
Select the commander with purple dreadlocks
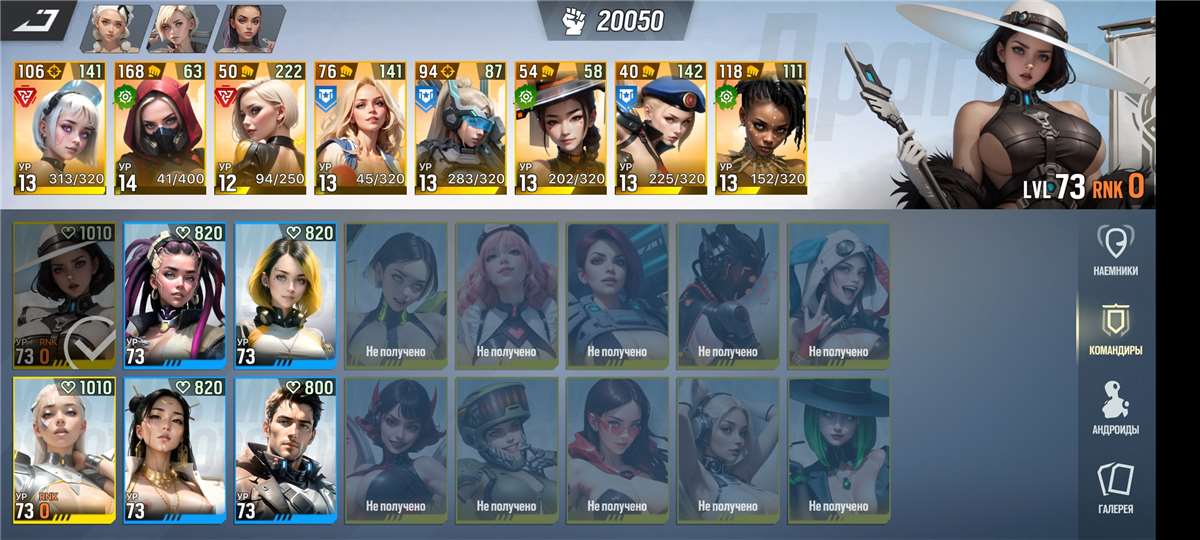click(175, 296)
